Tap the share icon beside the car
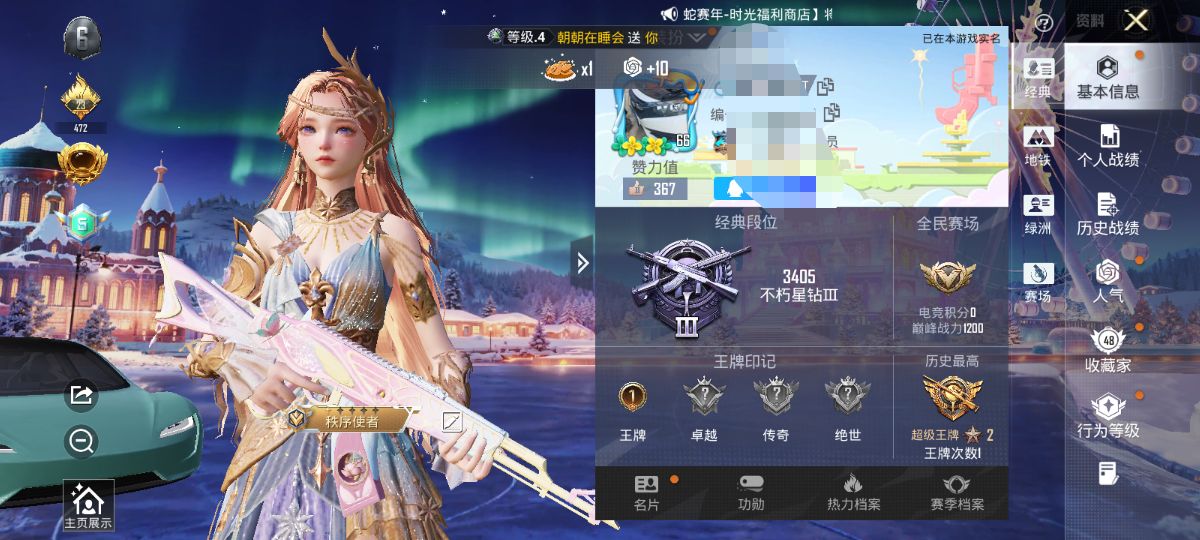The image size is (1200, 540). pos(81,396)
